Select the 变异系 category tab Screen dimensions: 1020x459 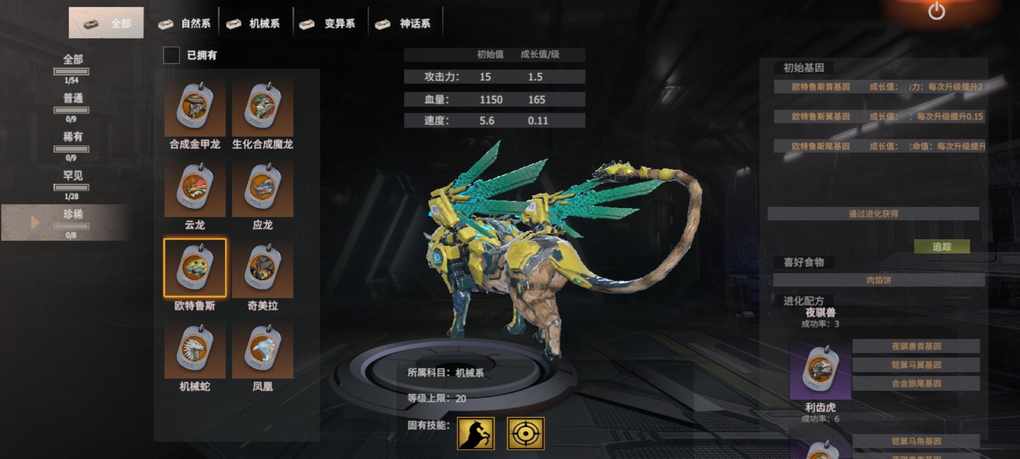pos(330,23)
